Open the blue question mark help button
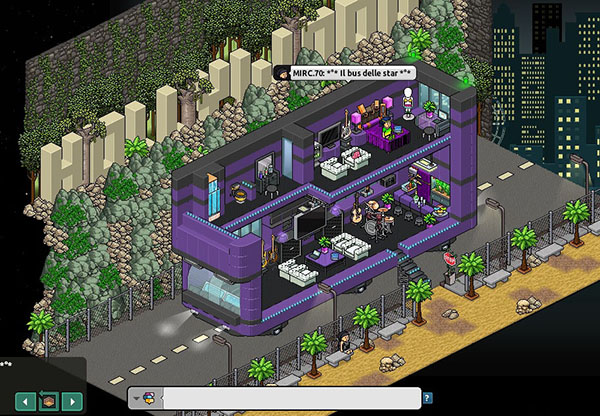 tap(428, 398)
